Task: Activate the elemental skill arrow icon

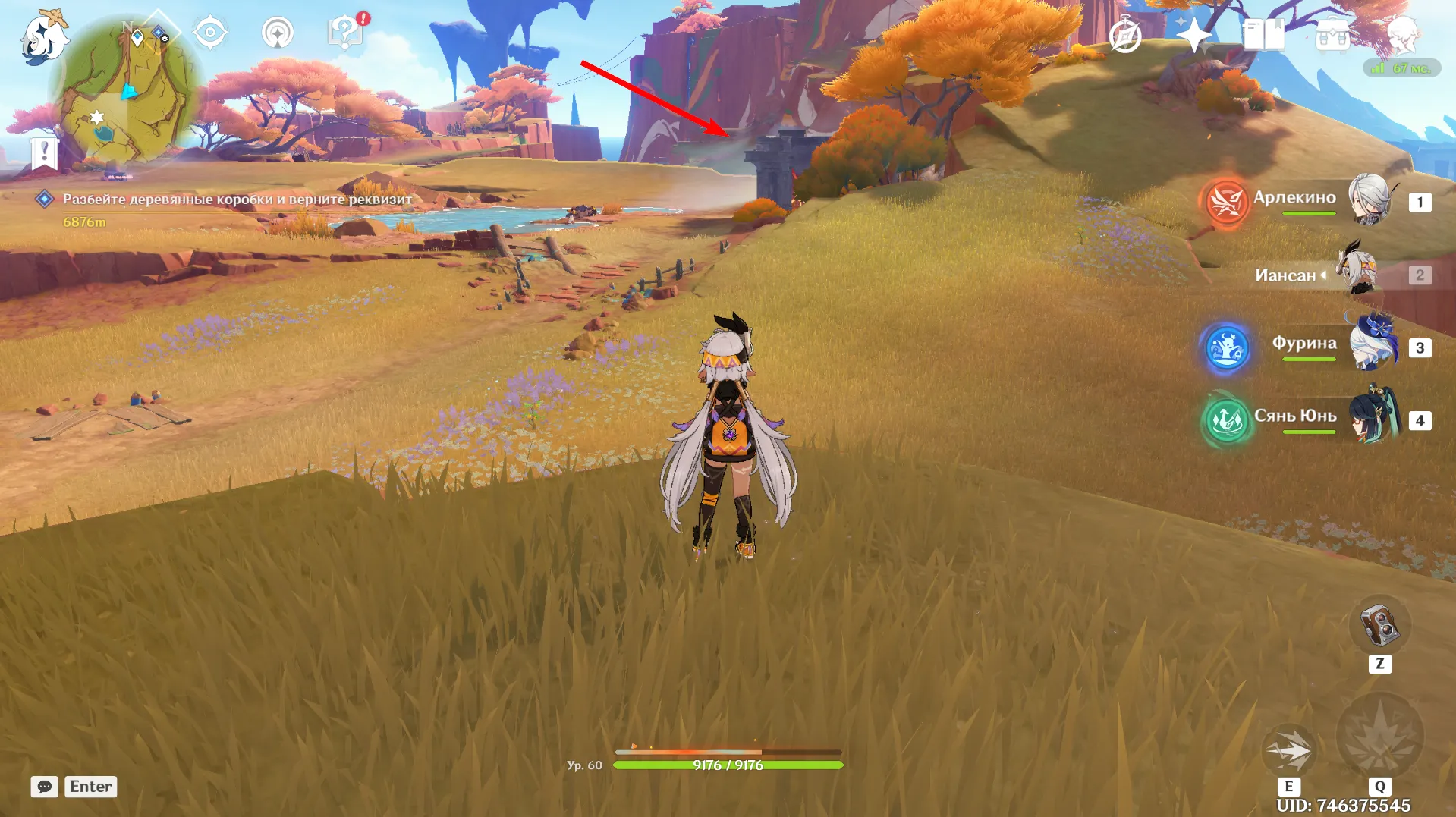Action: pos(1288,750)
